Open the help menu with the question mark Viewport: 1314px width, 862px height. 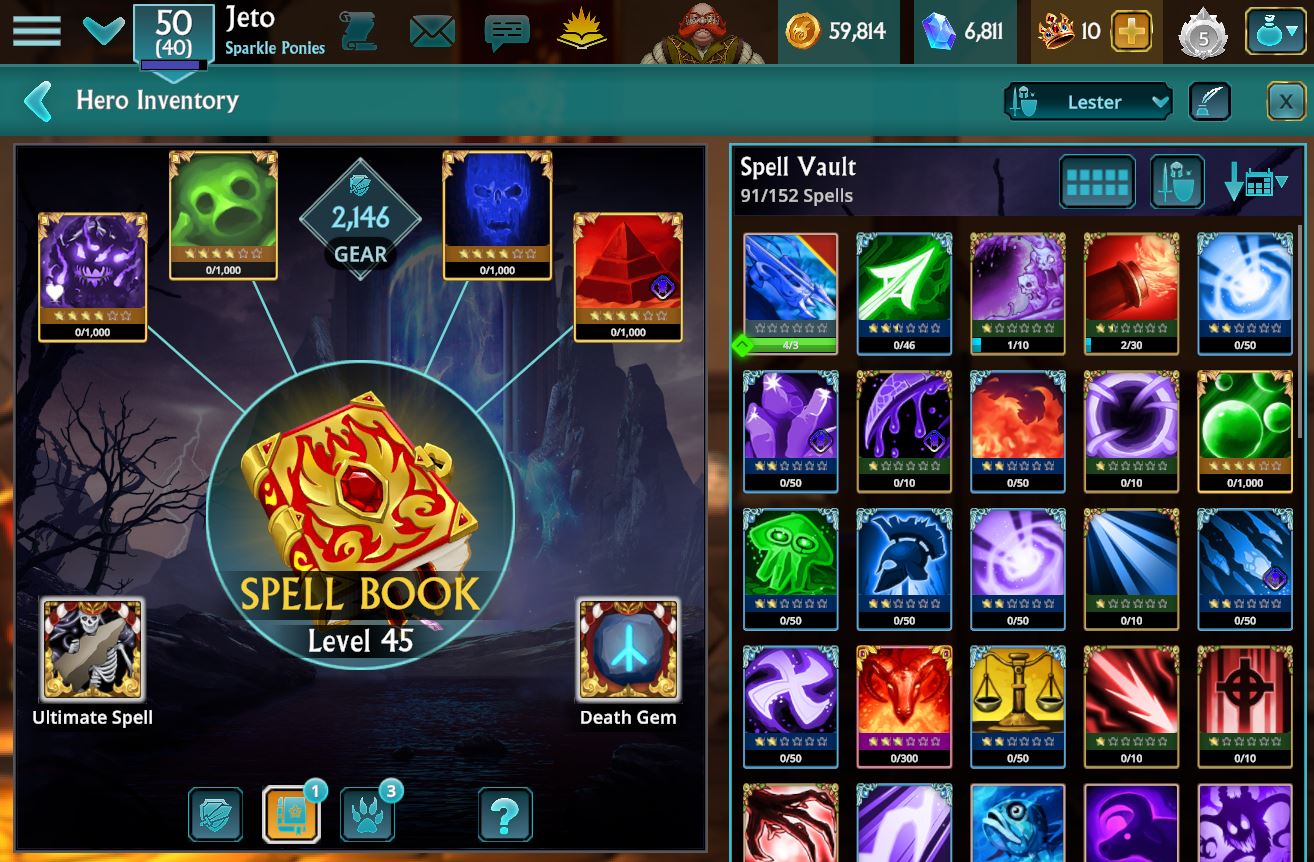click(505, 815)
